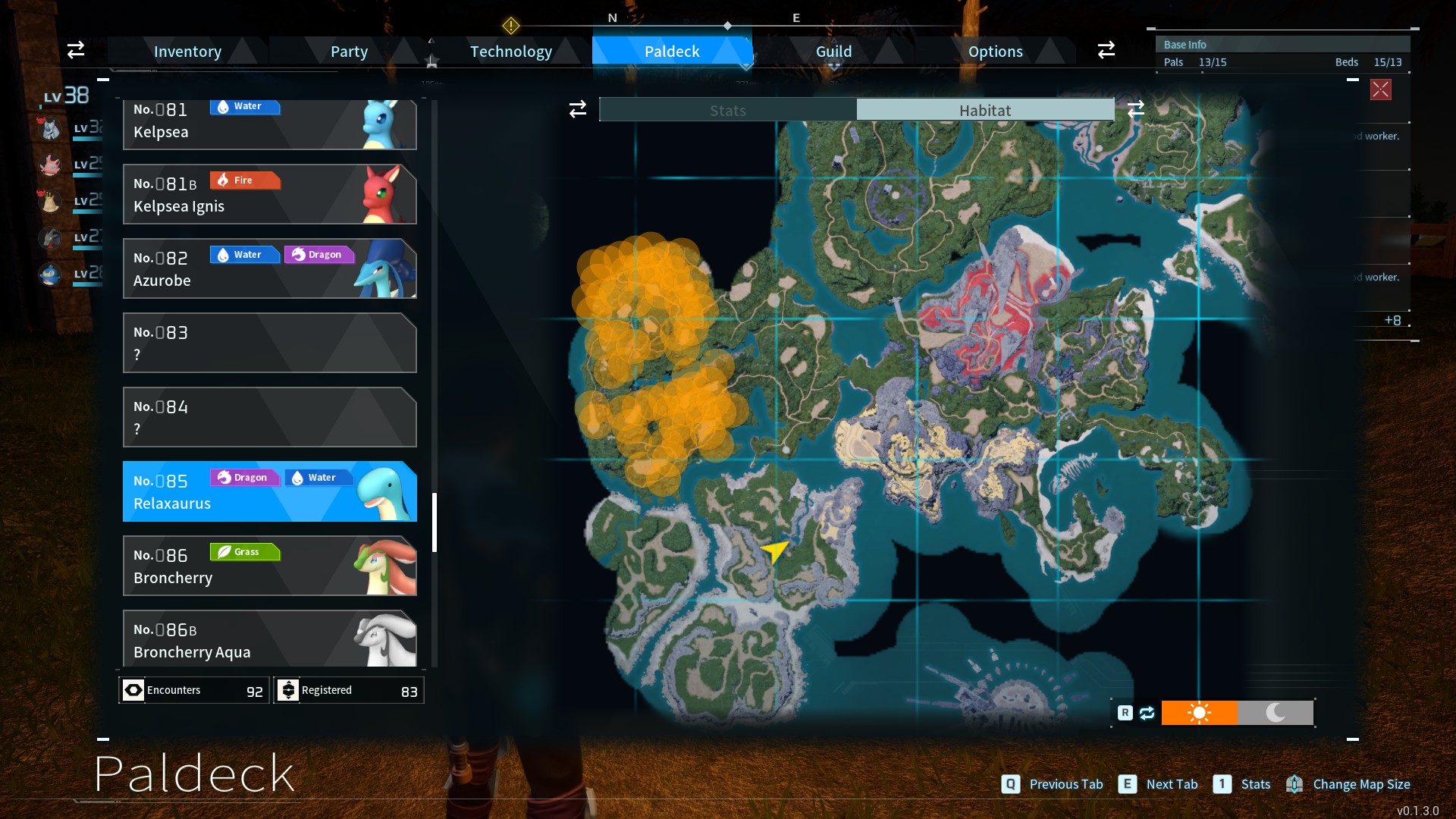Click the Paldeck list scrollbar thumb
Screen dimensions: 1456x819
[x=435, y=522]
